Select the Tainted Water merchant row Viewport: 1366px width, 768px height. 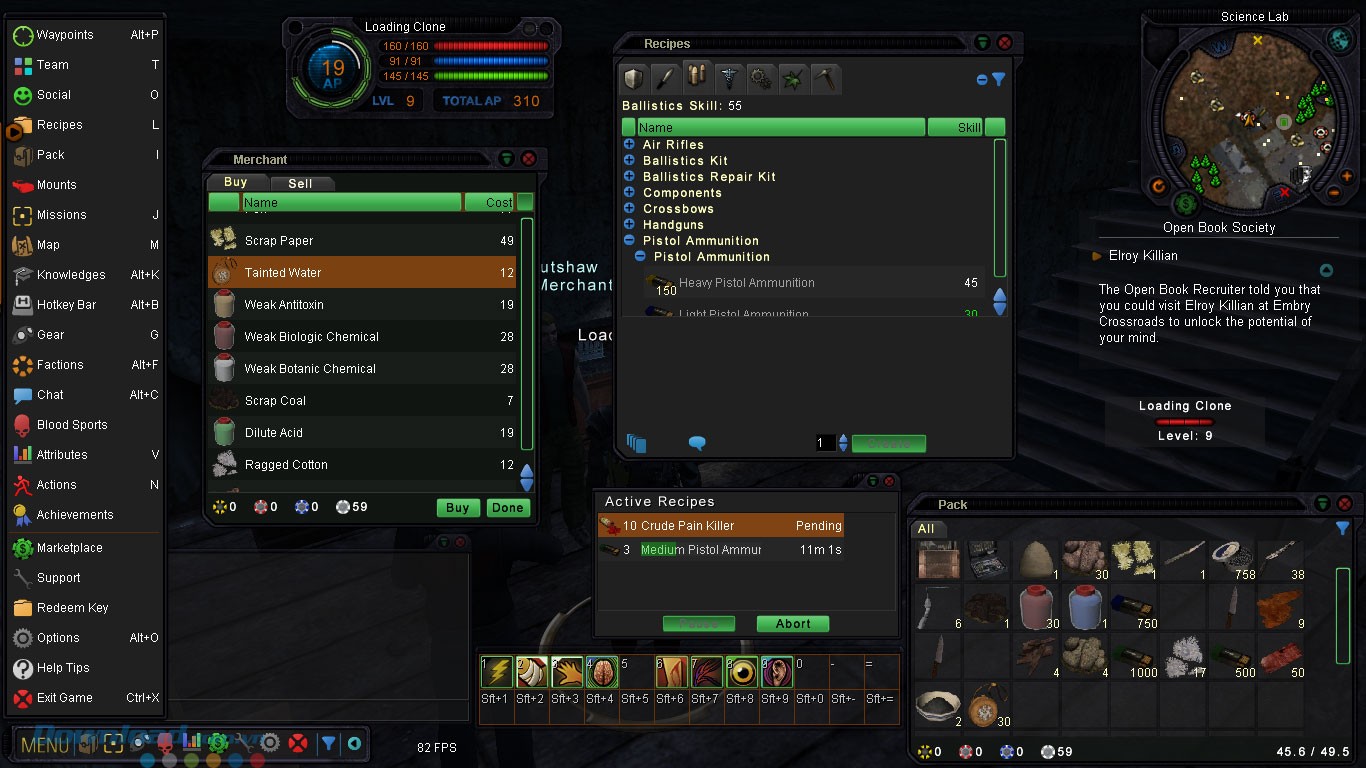(283, 273)
